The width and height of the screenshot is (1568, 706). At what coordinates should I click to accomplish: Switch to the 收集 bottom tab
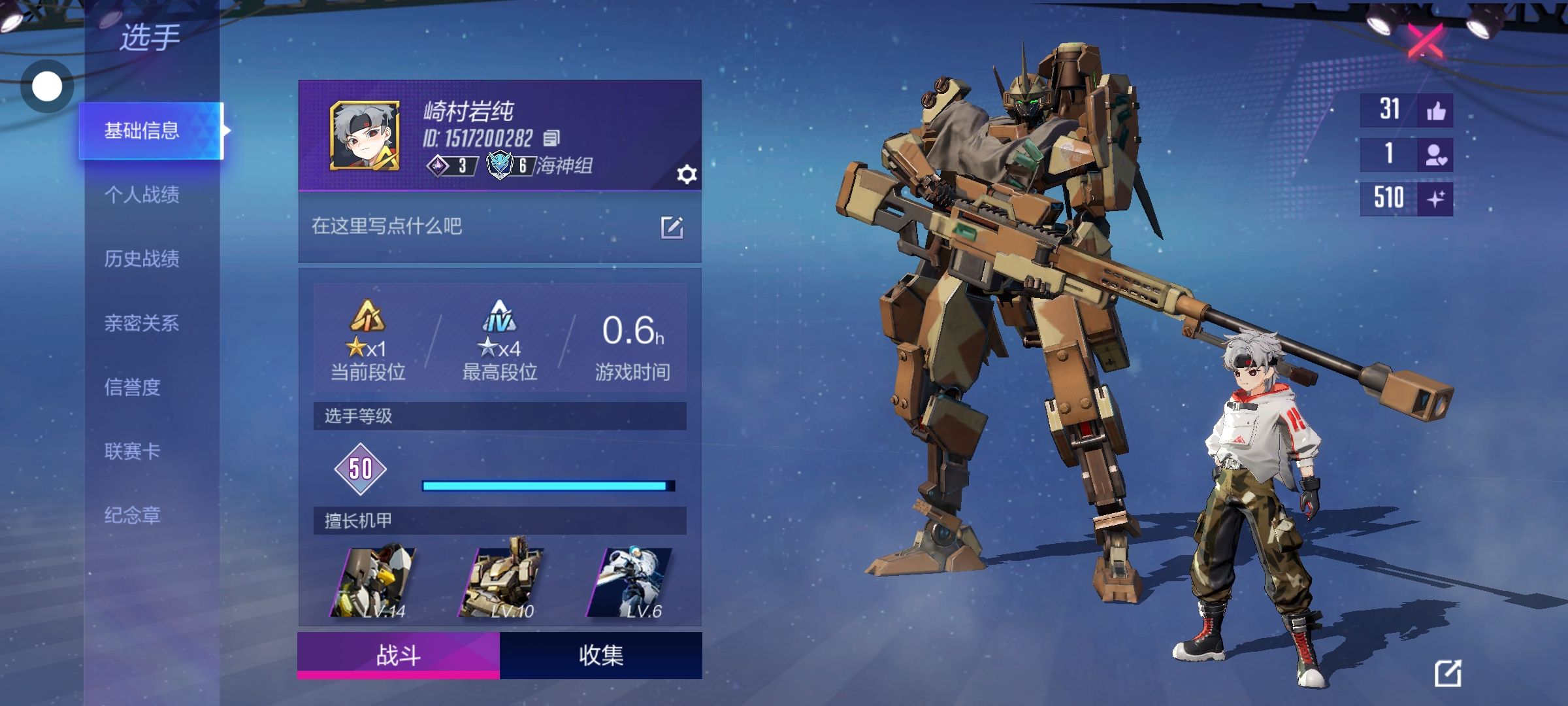point(601,655)
